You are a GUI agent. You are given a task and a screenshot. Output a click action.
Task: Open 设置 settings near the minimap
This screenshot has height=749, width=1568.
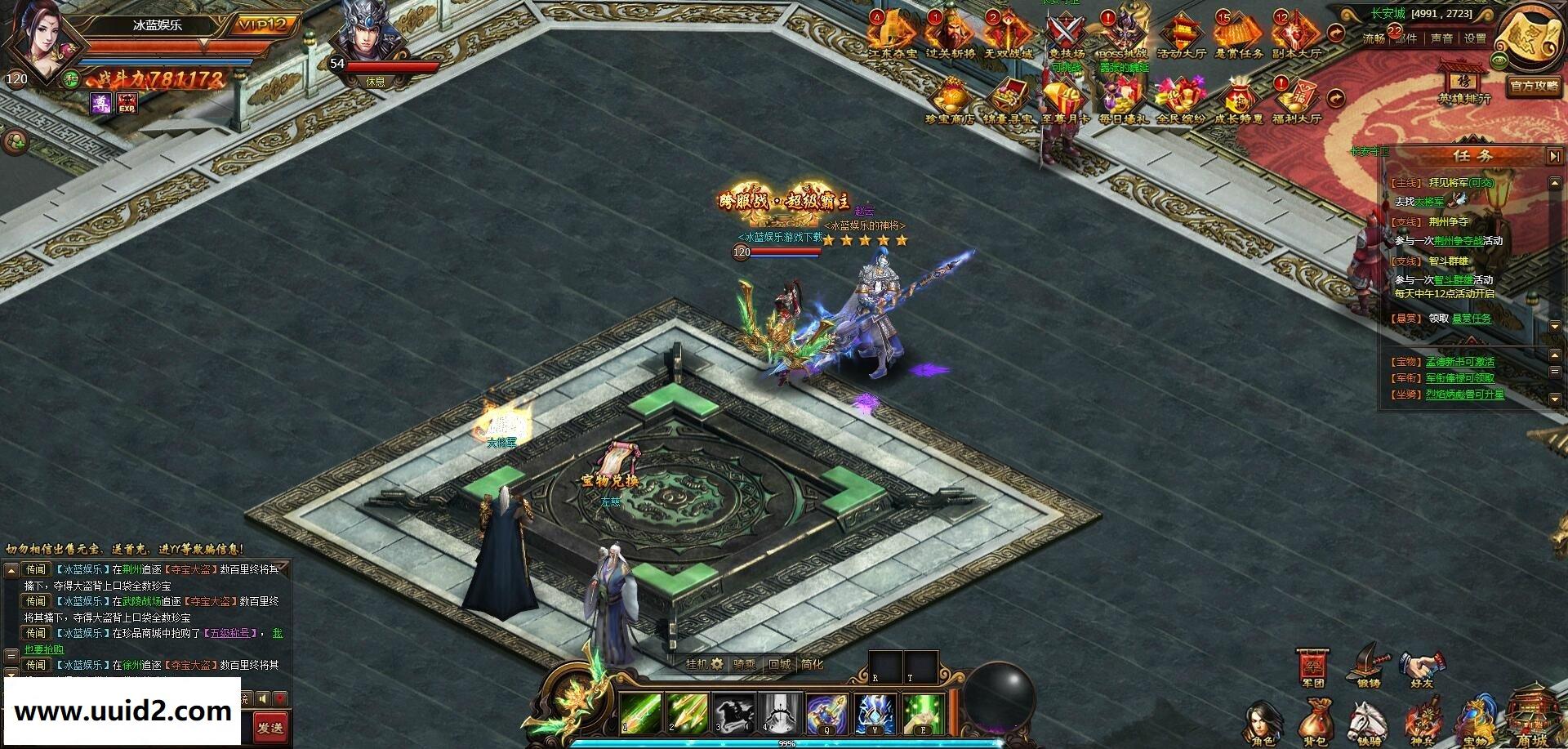click(1474, 38)
